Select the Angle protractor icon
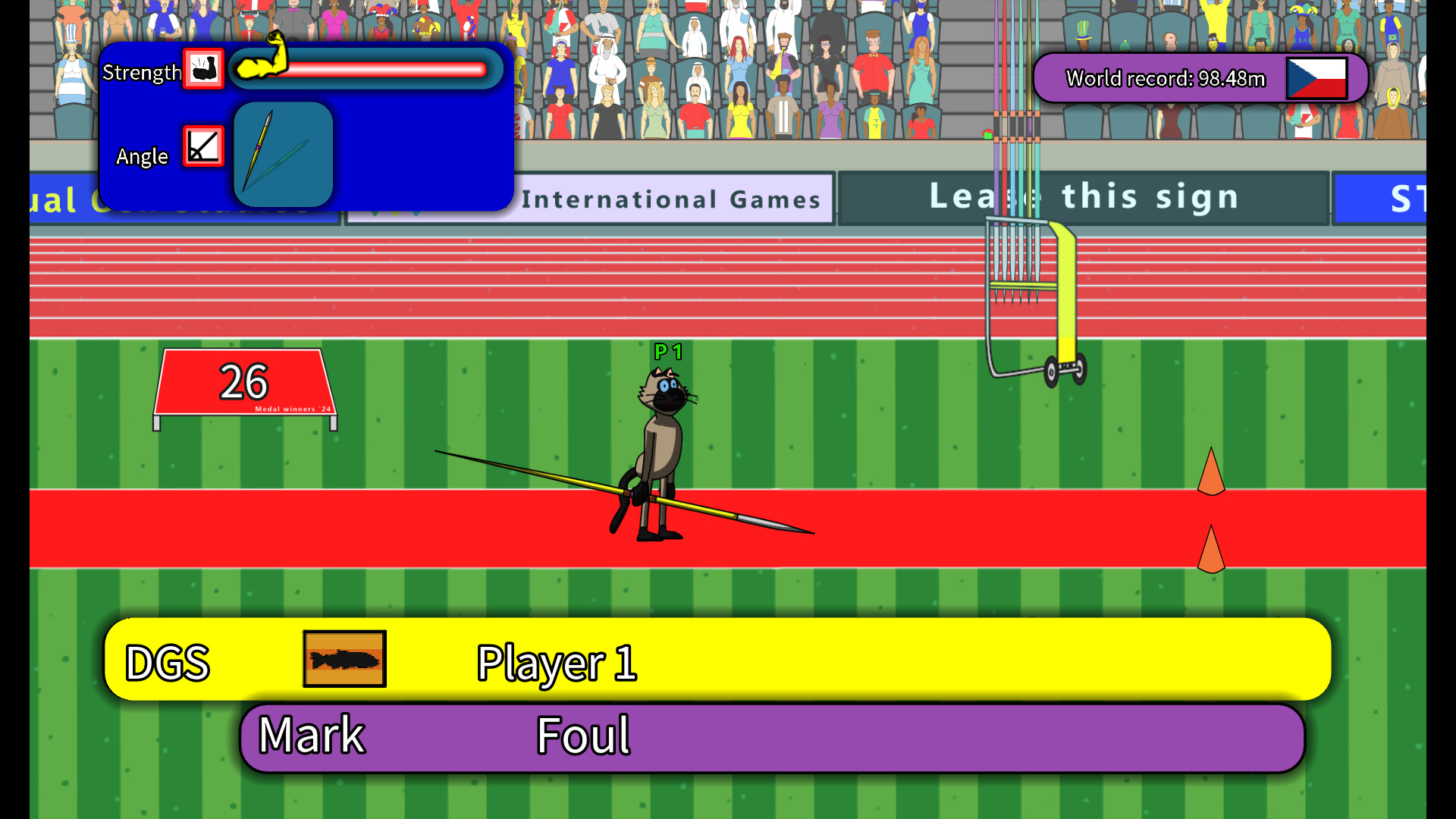The height and width of the screenshot is (819, 1456). pos(202,146)
